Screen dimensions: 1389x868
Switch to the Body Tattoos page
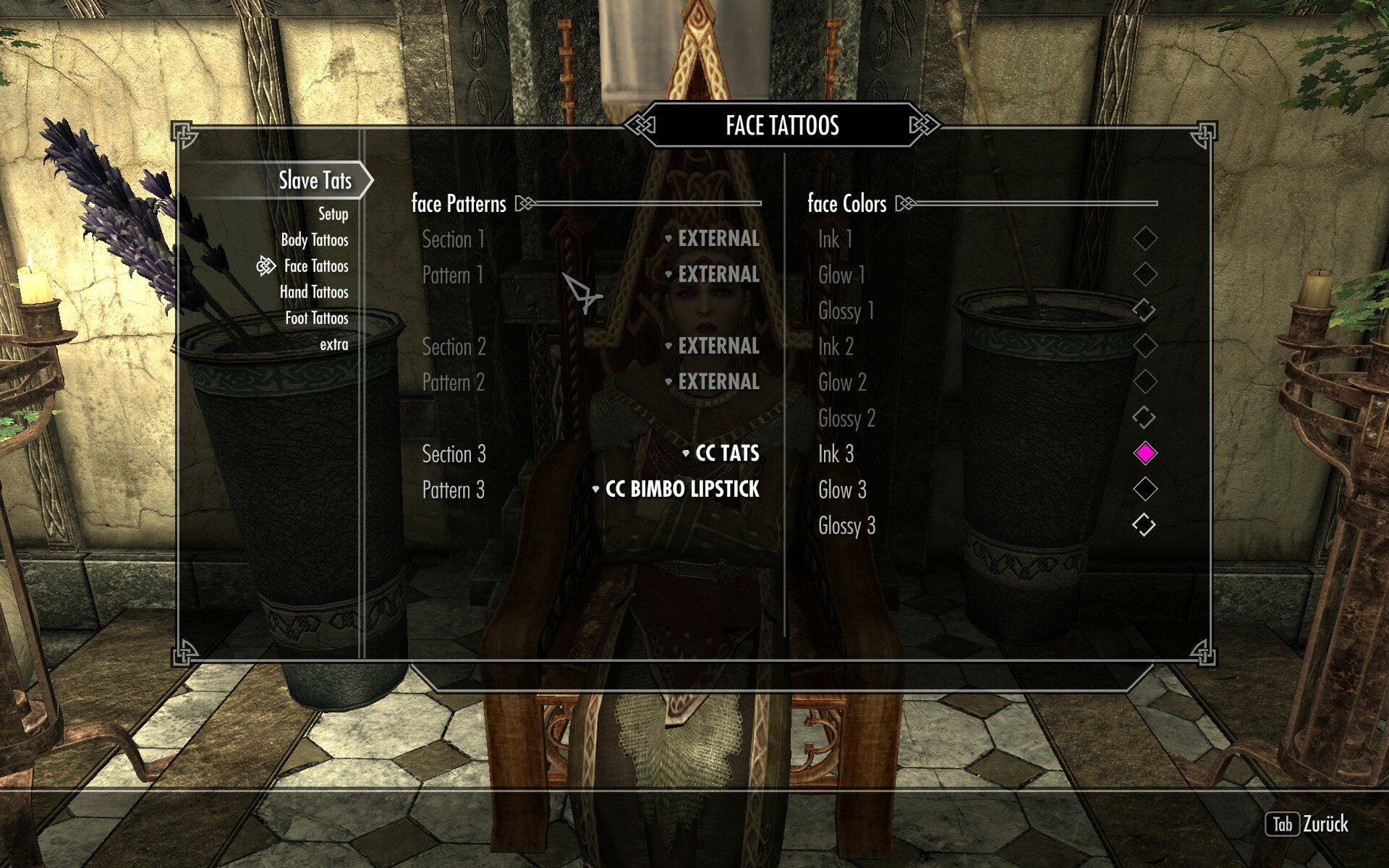pos(315,239)
